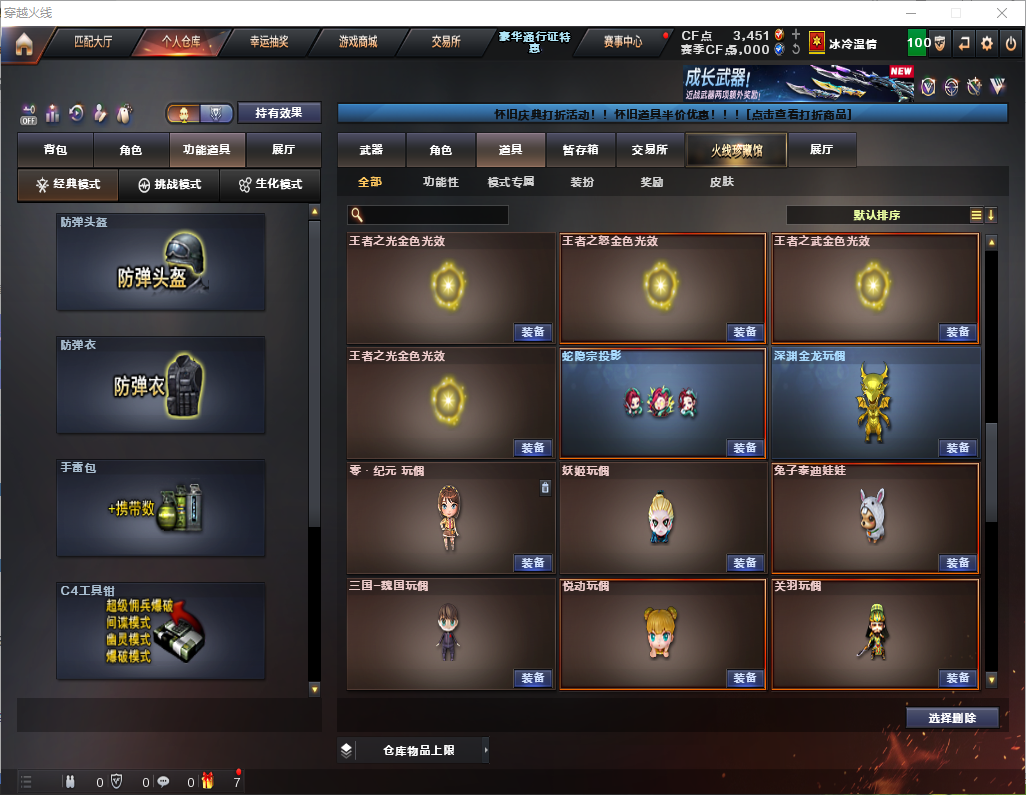The image size is (1026, 795).
Task: Open the 武器 weapons tab
Action: [x=371, y=150]
